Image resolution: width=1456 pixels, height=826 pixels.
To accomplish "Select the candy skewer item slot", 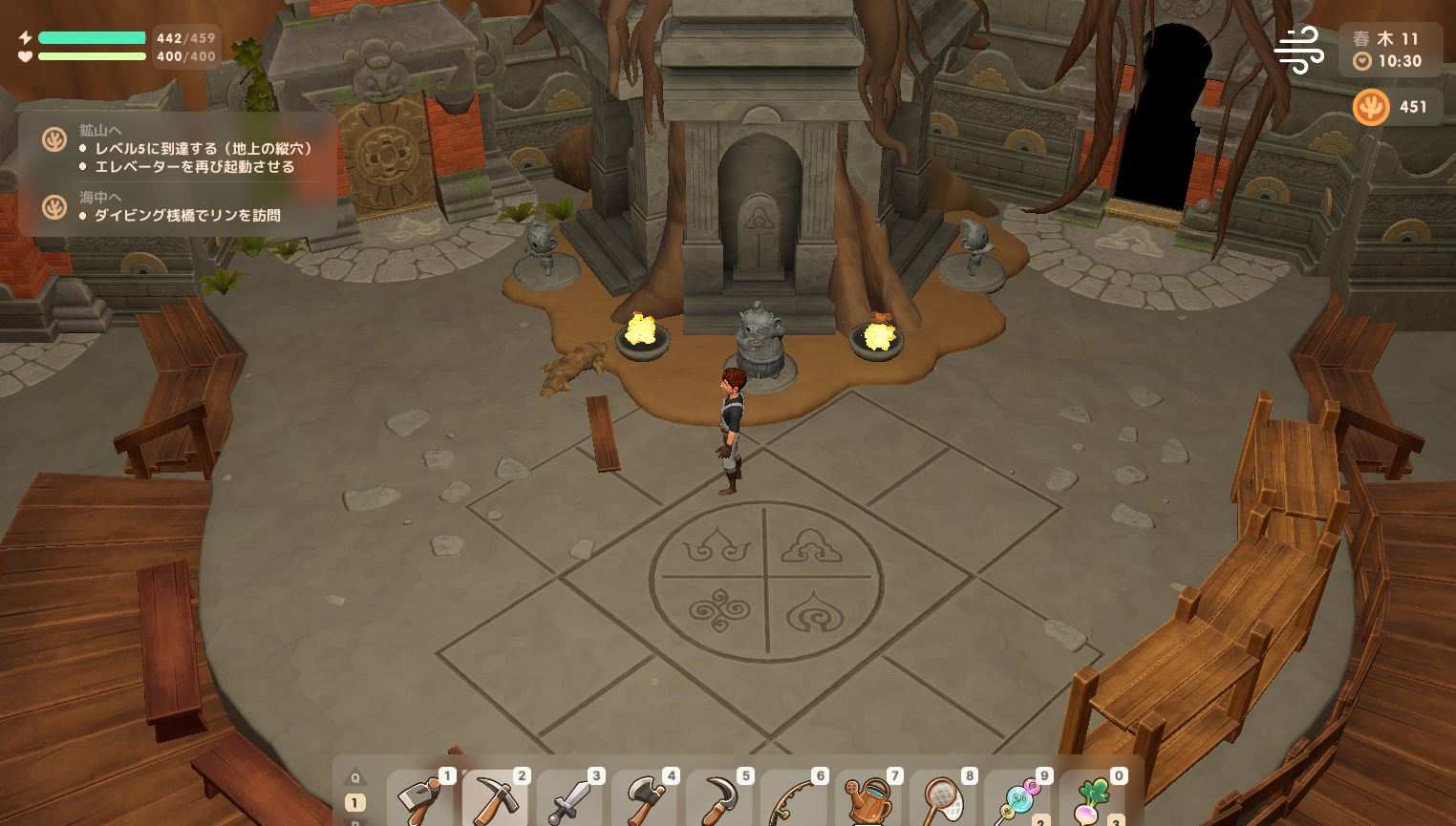I will tap(1017, 799).
